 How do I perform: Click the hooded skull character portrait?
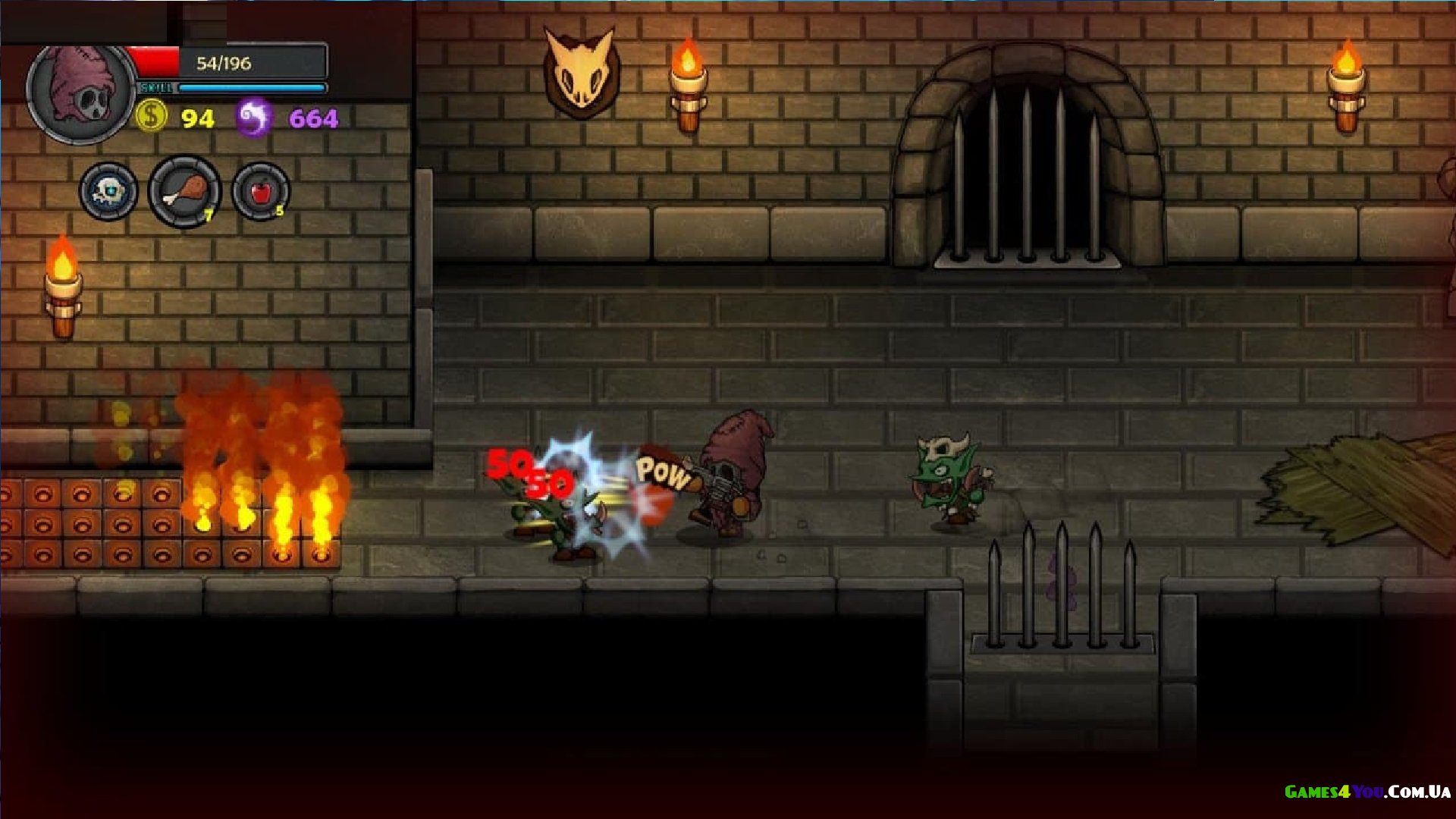coord(80,93)
